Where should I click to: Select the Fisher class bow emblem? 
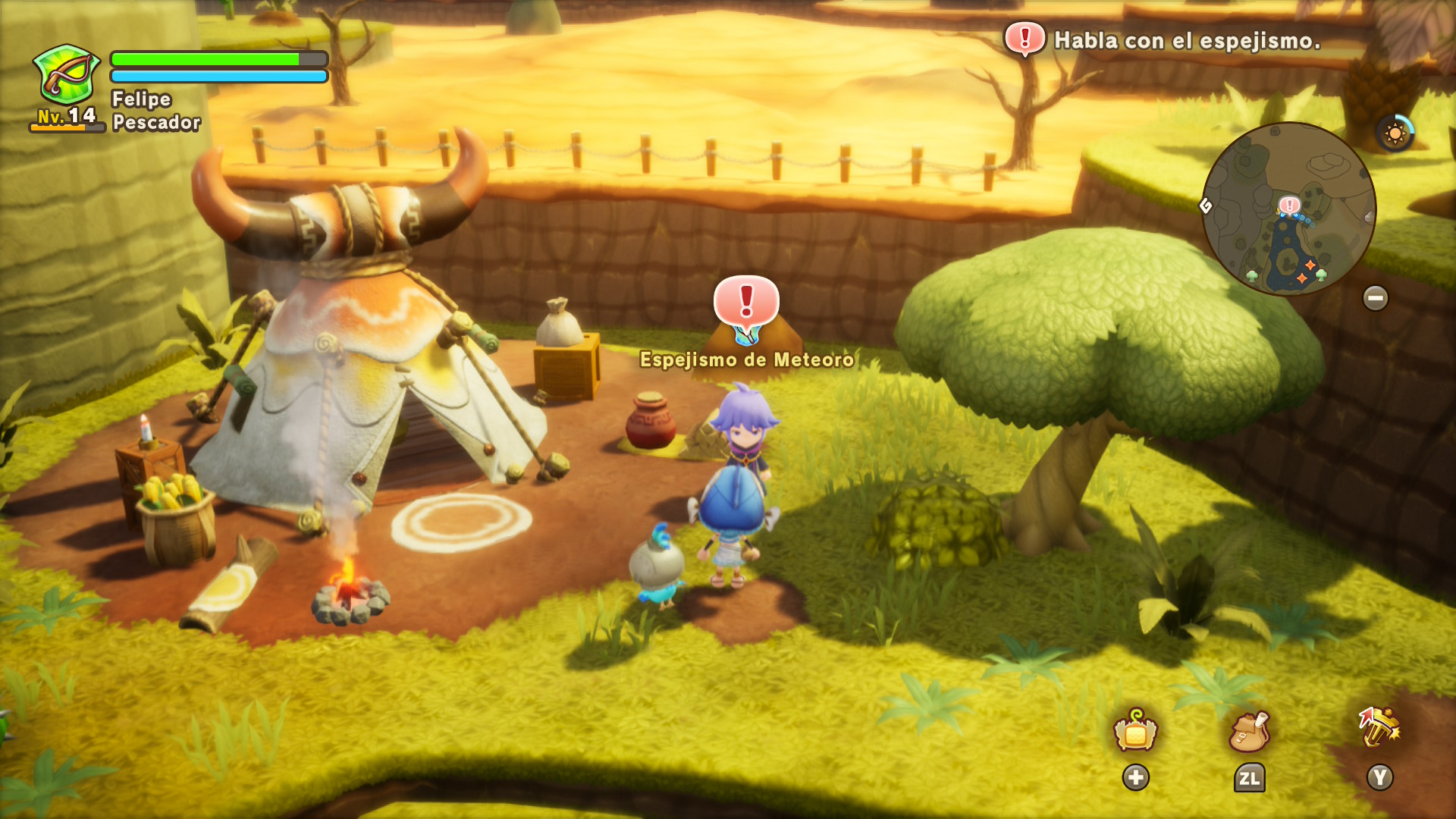[x=67, y=74]
